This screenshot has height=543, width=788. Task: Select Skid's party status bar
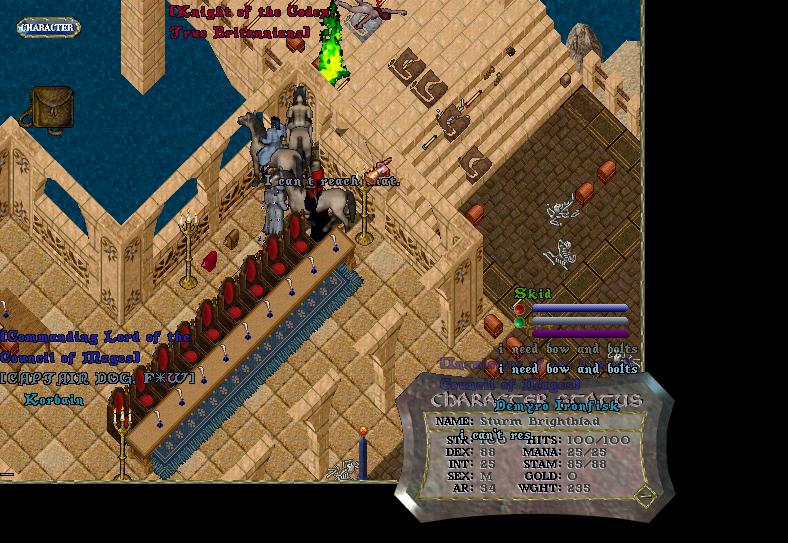click(x=579, y=309)
